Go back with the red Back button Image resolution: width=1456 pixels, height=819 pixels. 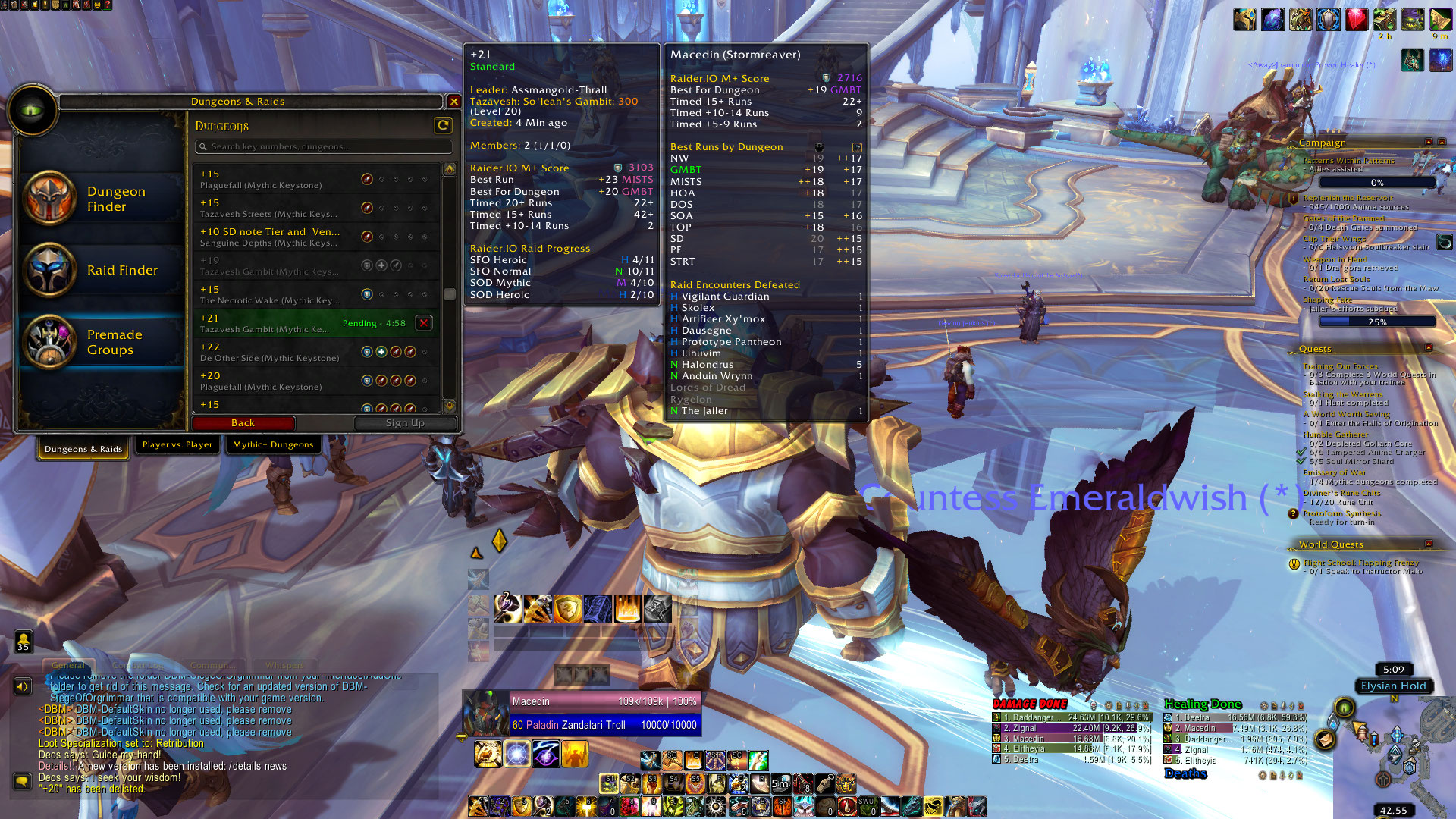(243, 423)
